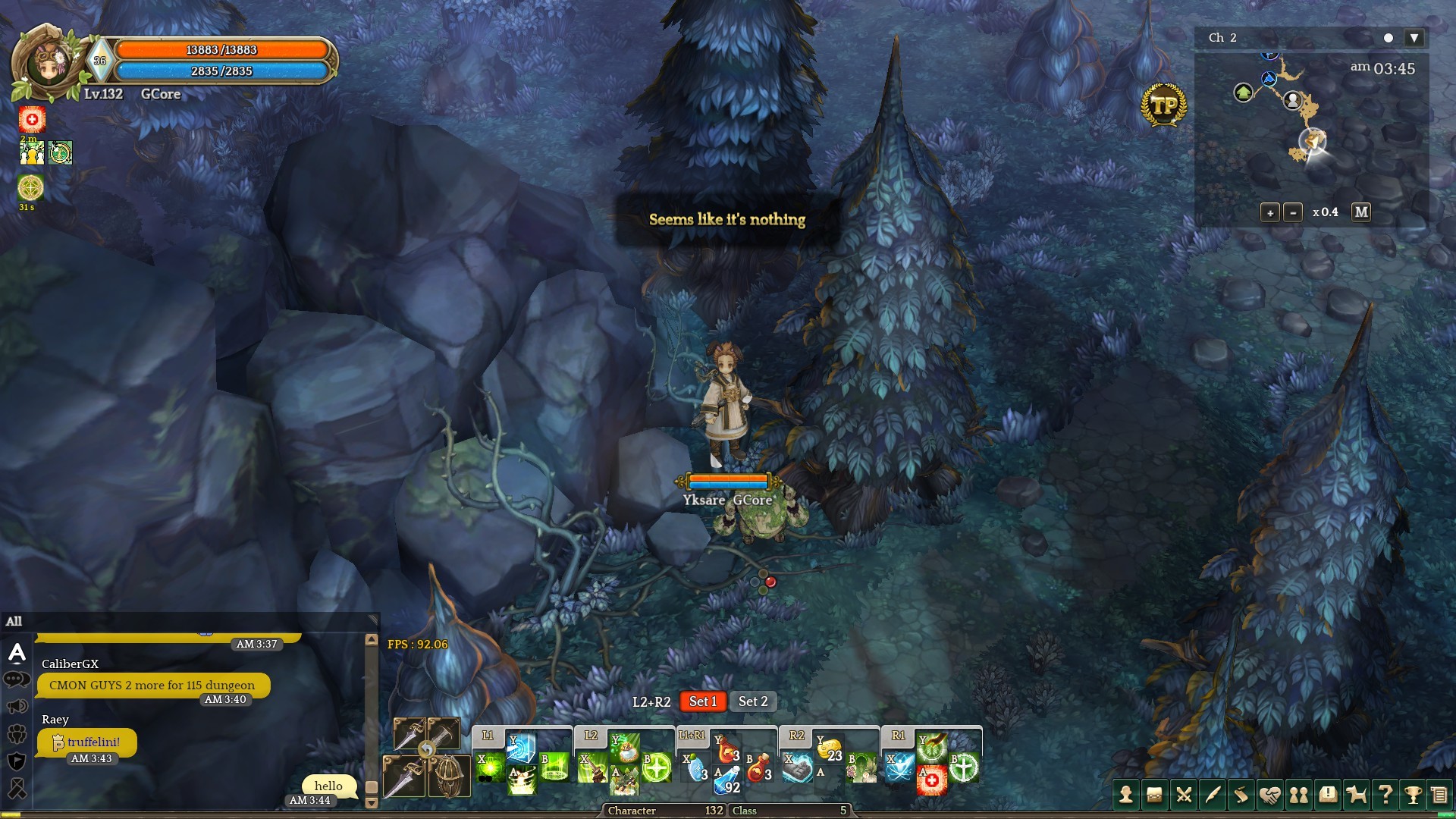The height and width of the screenshot is (819, 1456).
Task: Open the quest scroll icon
Action: (x=1241, y=795)
